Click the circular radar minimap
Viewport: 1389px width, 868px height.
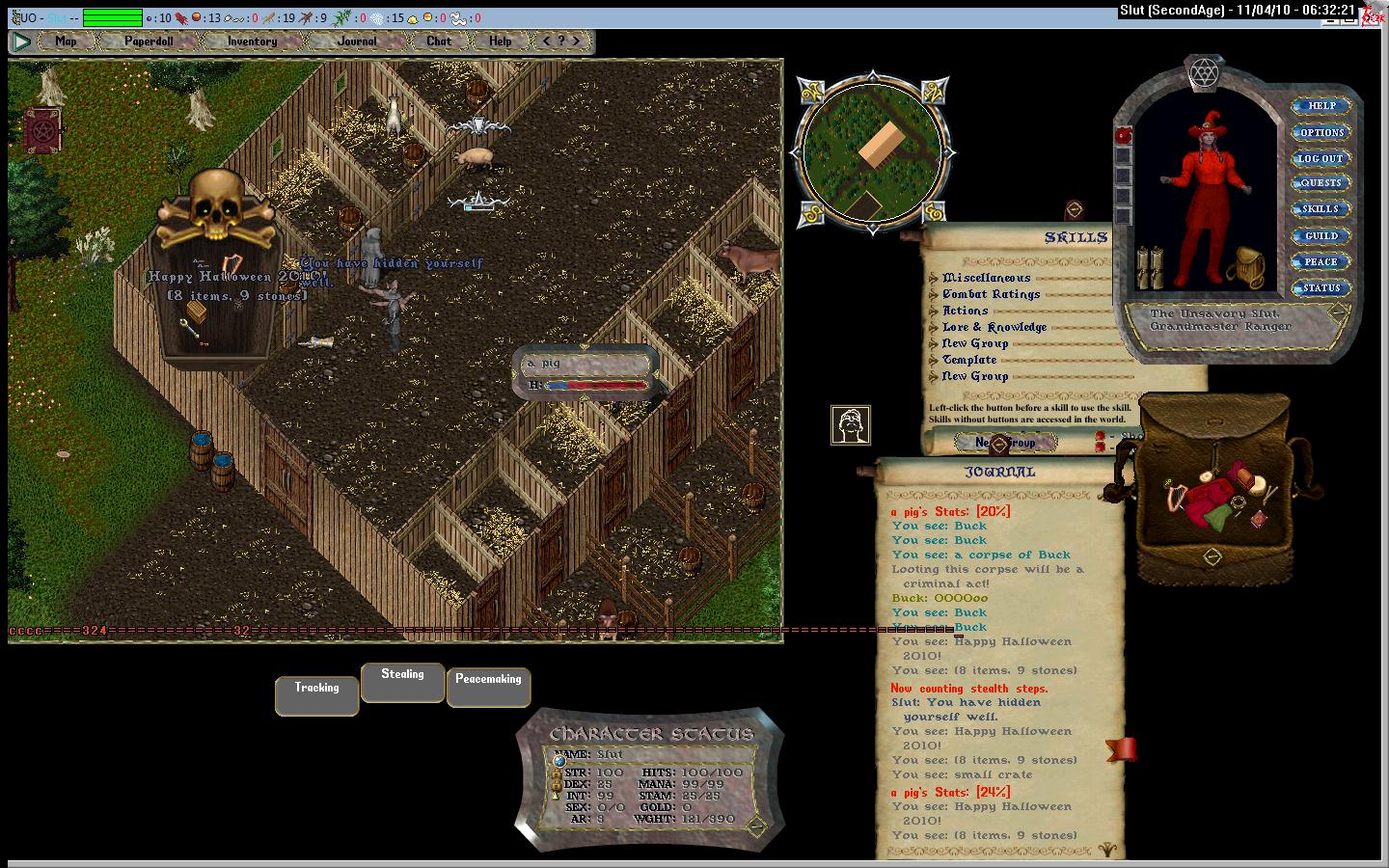(x=873, y=151)
